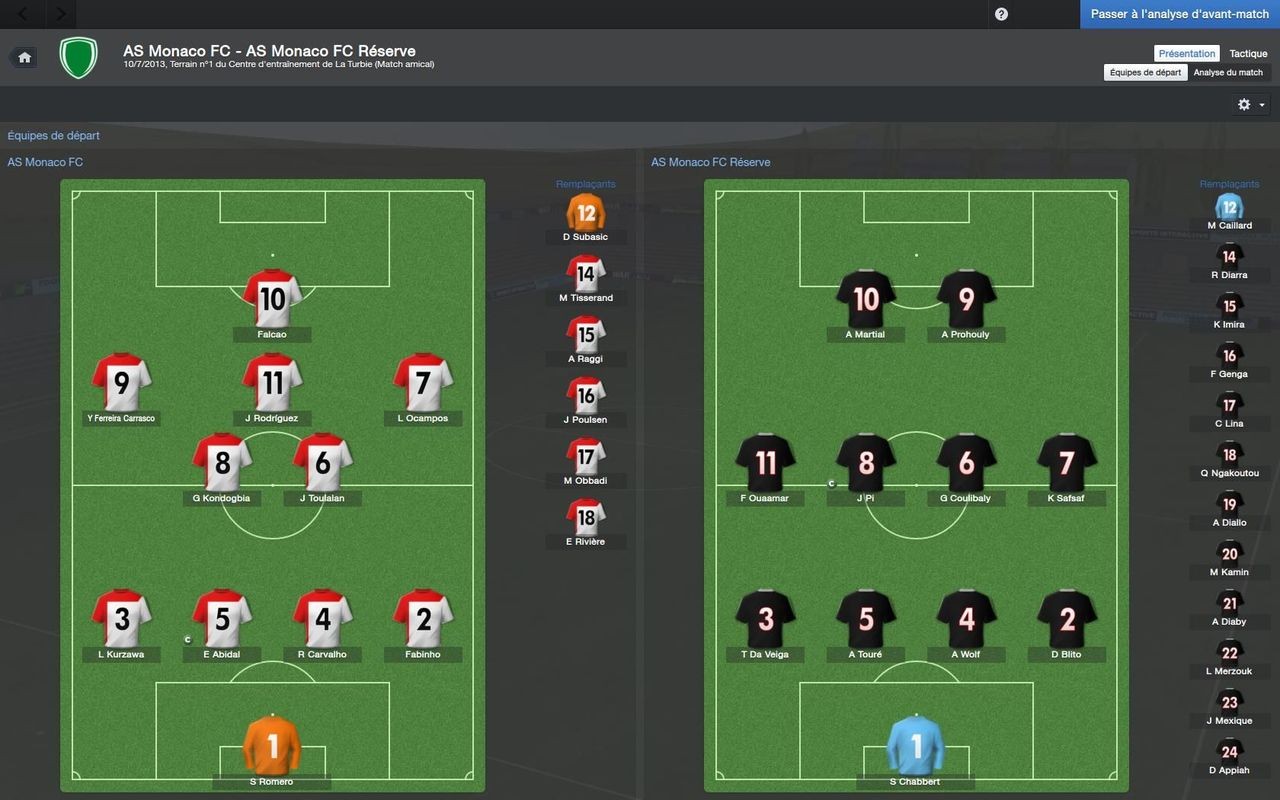Screen dimensions: 1280x800
Task: Open the gear settings dropdown
Action: pos(1251,104)
